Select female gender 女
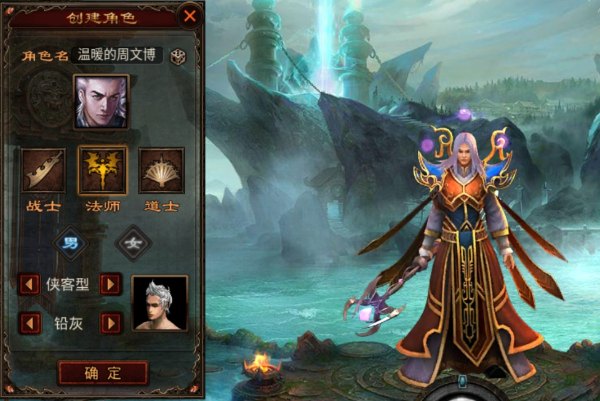The image size is (600, 401). (x=131, y=242)
